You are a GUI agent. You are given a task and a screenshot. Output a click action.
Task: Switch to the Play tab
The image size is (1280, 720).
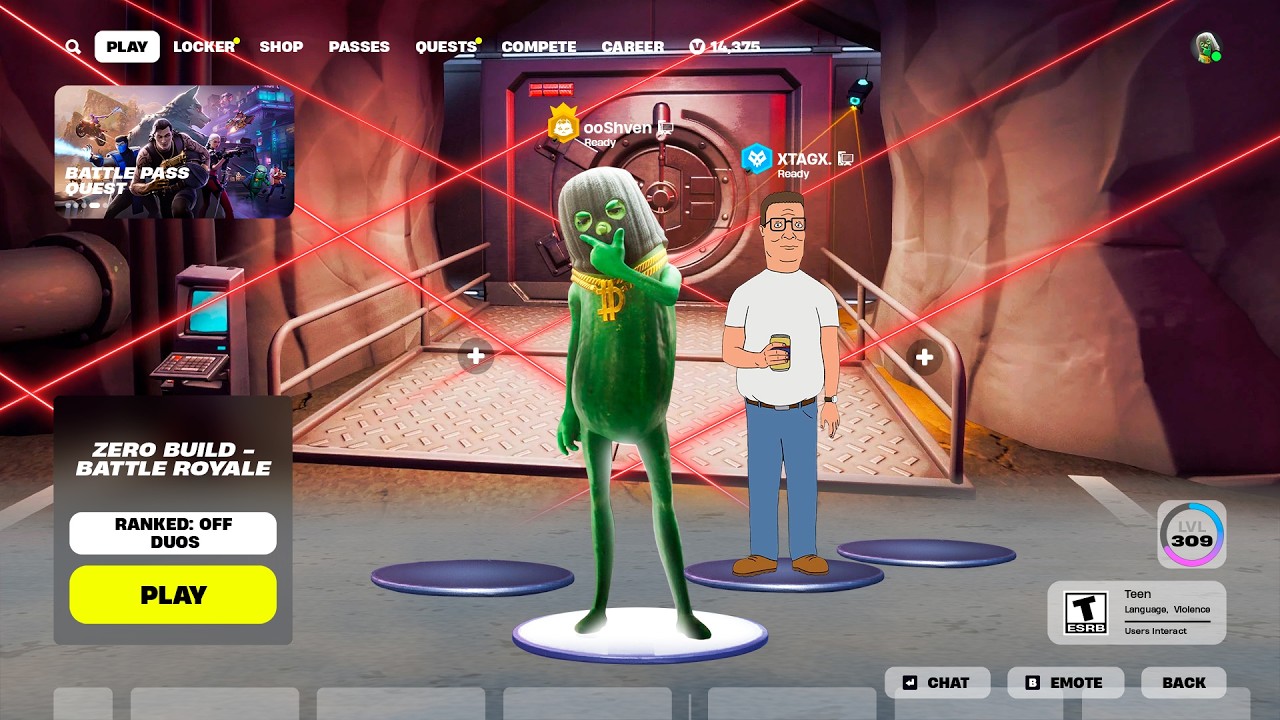pyautogui.click(x=127, y=47)
